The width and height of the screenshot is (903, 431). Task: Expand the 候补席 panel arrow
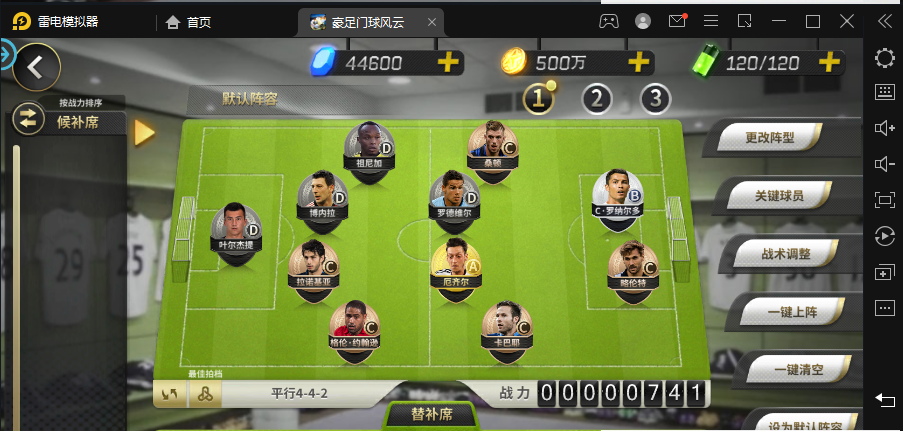tap(144, 132)
